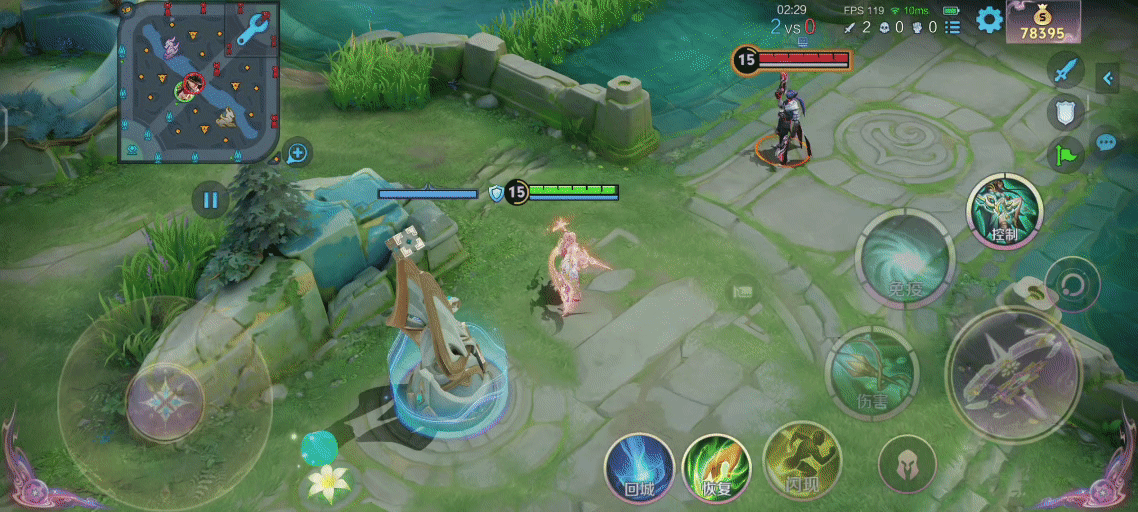Open the chat bubble quick messages

coord(1106,142)
